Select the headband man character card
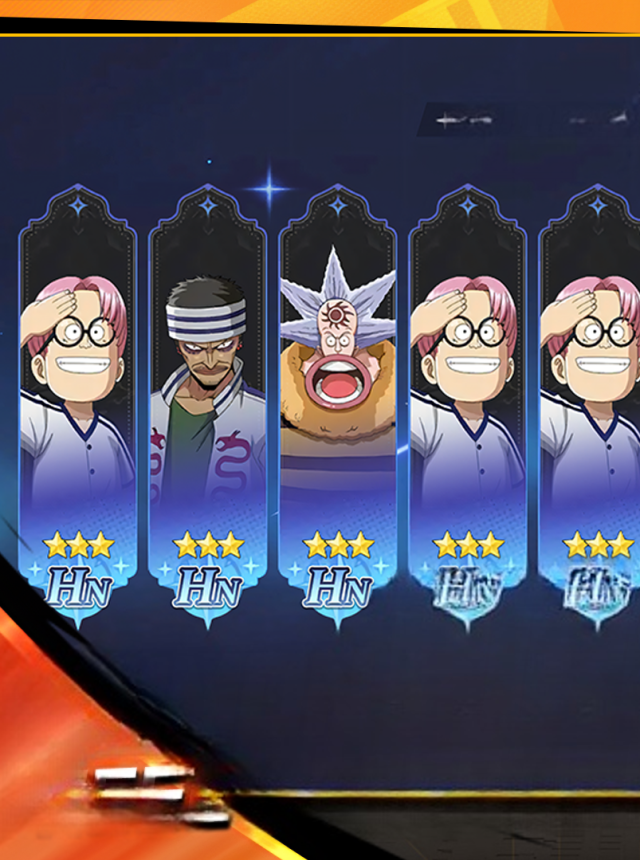640x860 pixels. pos(207,400)
